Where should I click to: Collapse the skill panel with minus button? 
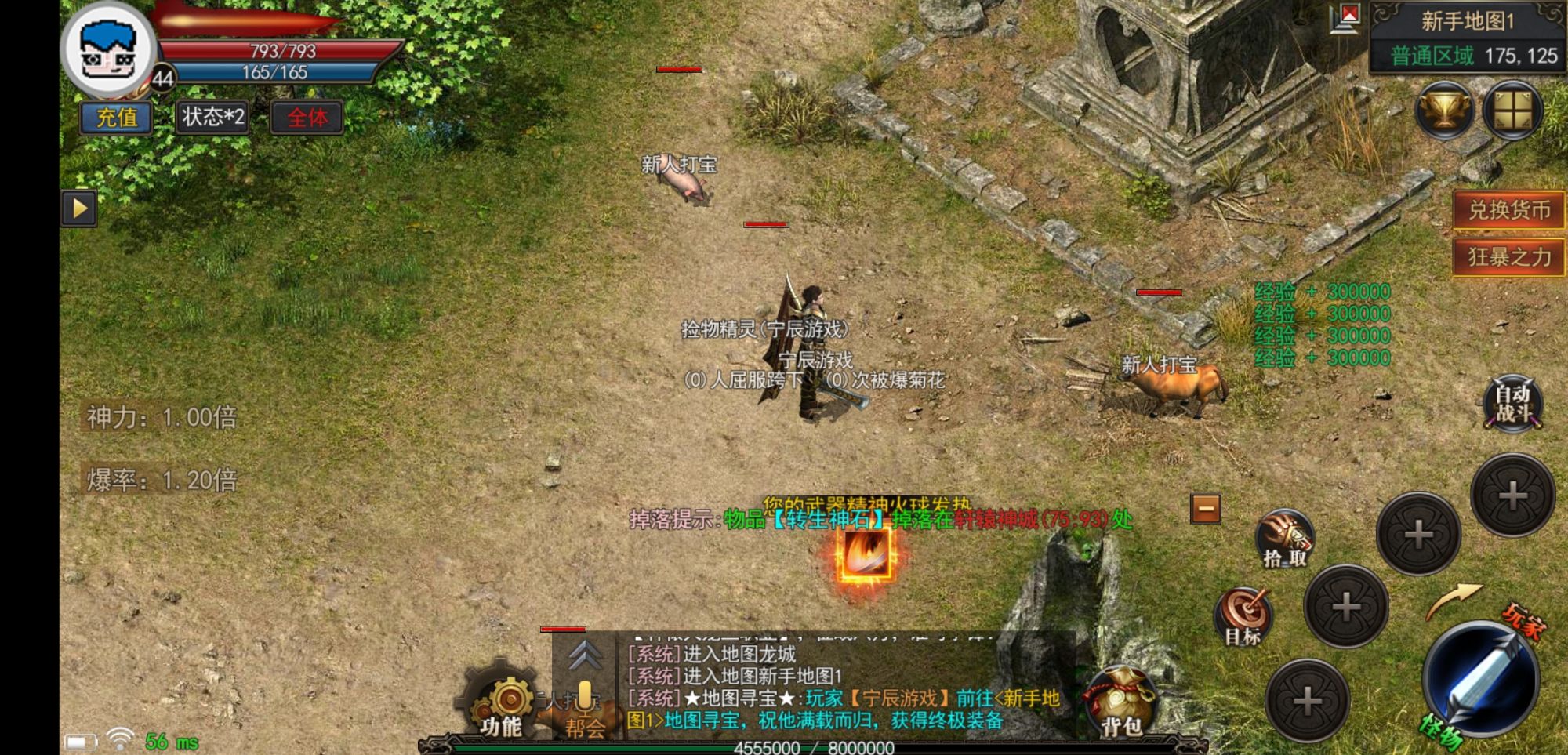[x=1206, y=508]
